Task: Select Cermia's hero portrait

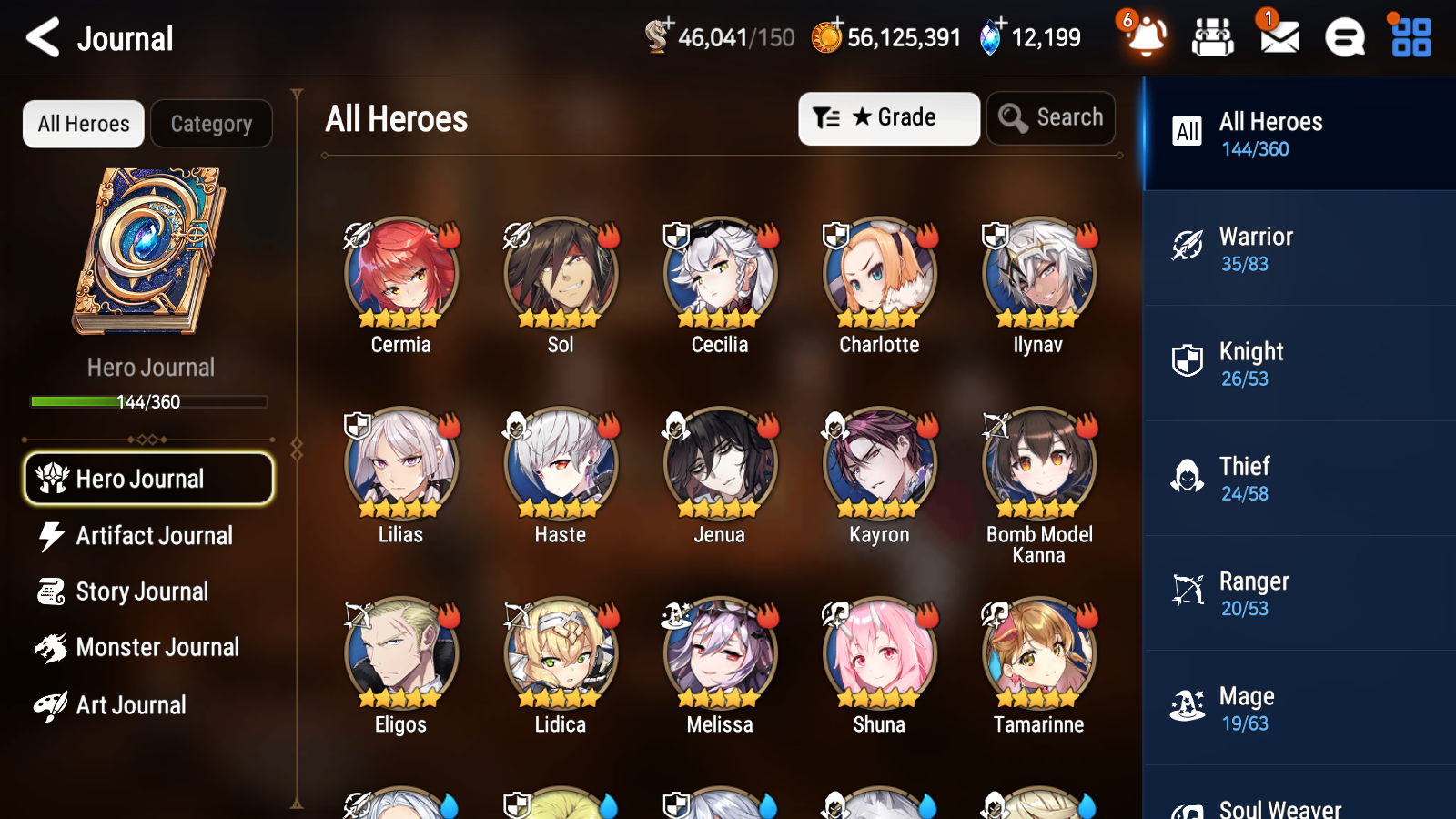Action: coord(399,273)
